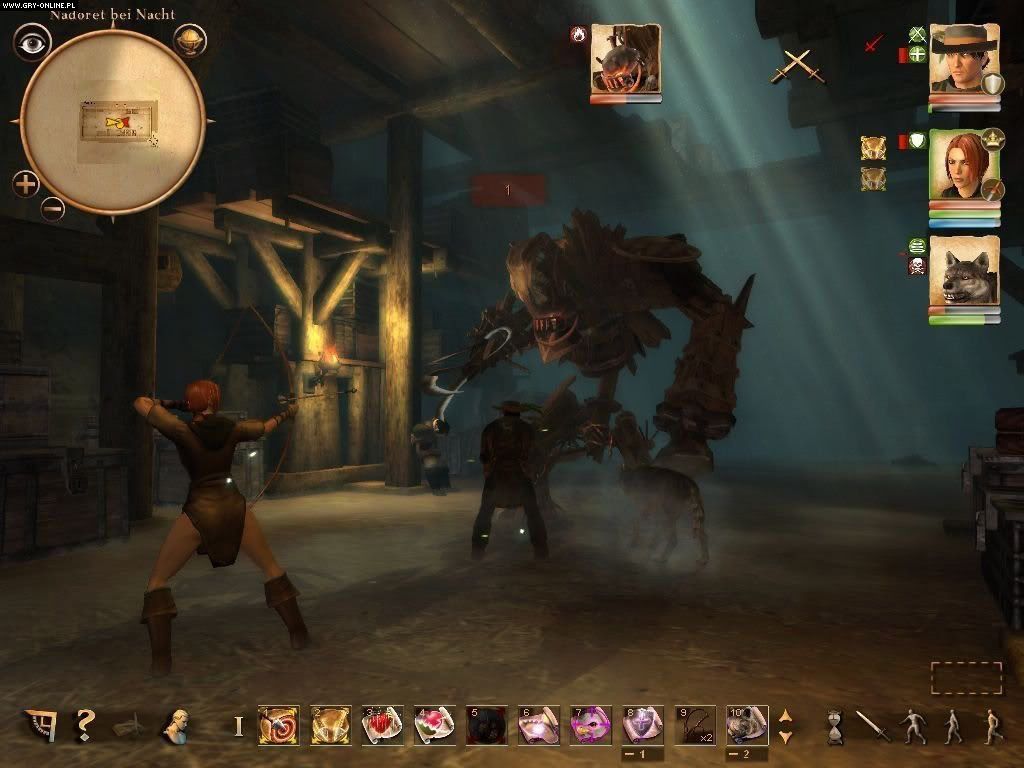
Task: Use the quickslot 9 bow item
Action: tap(694, 725)
